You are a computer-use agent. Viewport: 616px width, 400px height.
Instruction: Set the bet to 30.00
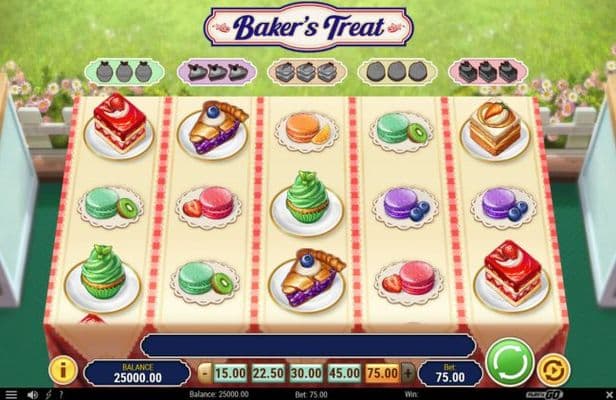point(306,373)
